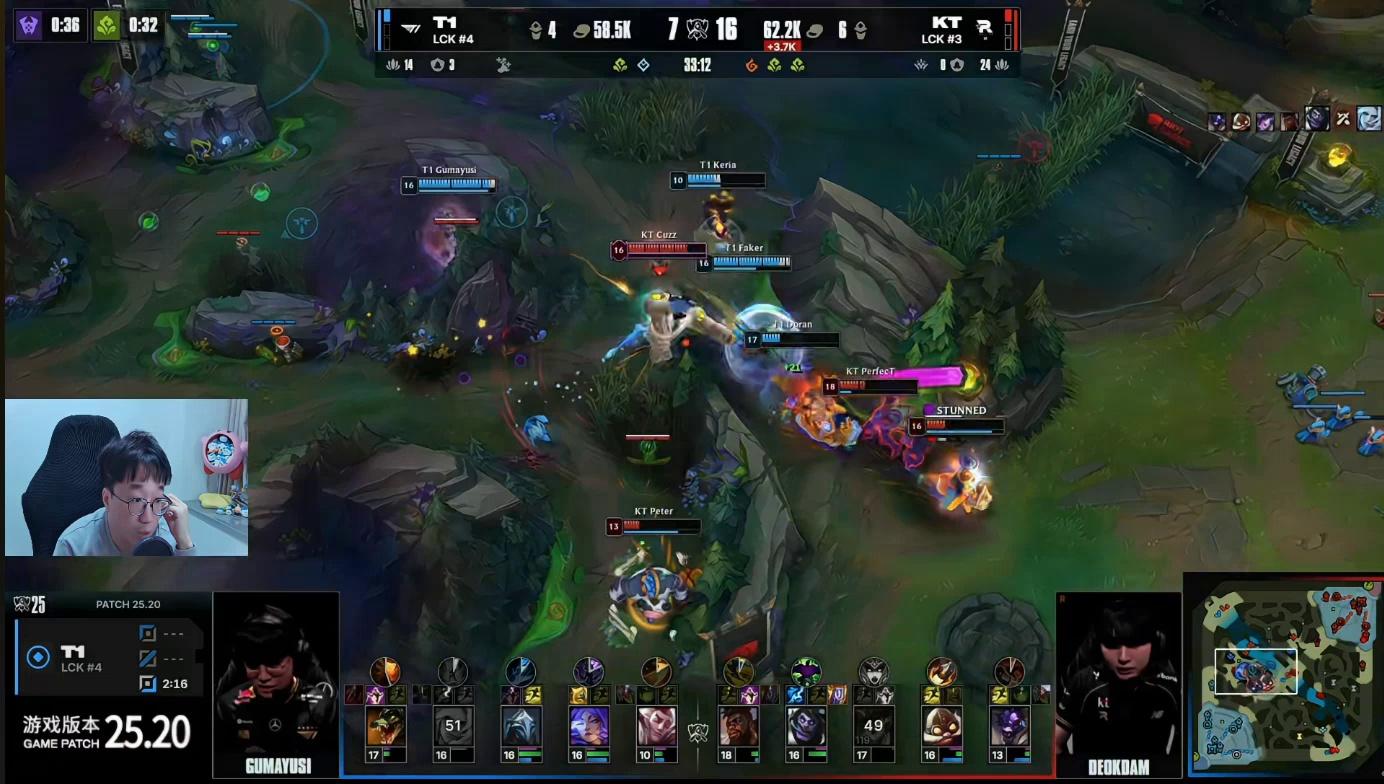The height and width of the screenshot is (784, 1384).
Task: Click the streamer webcam overlay
Action: tap(126, 478)
